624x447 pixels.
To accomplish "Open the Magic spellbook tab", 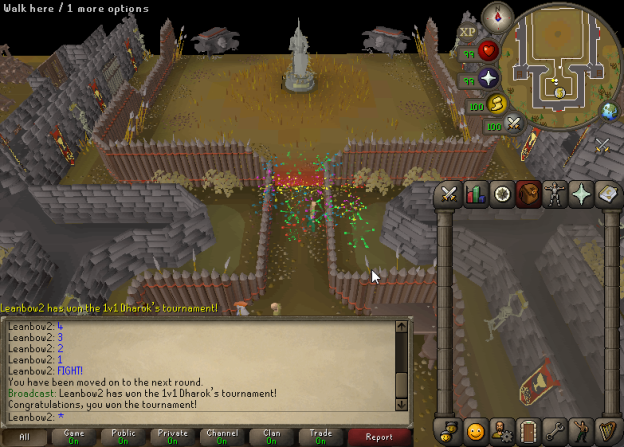I will pos(607,194).
